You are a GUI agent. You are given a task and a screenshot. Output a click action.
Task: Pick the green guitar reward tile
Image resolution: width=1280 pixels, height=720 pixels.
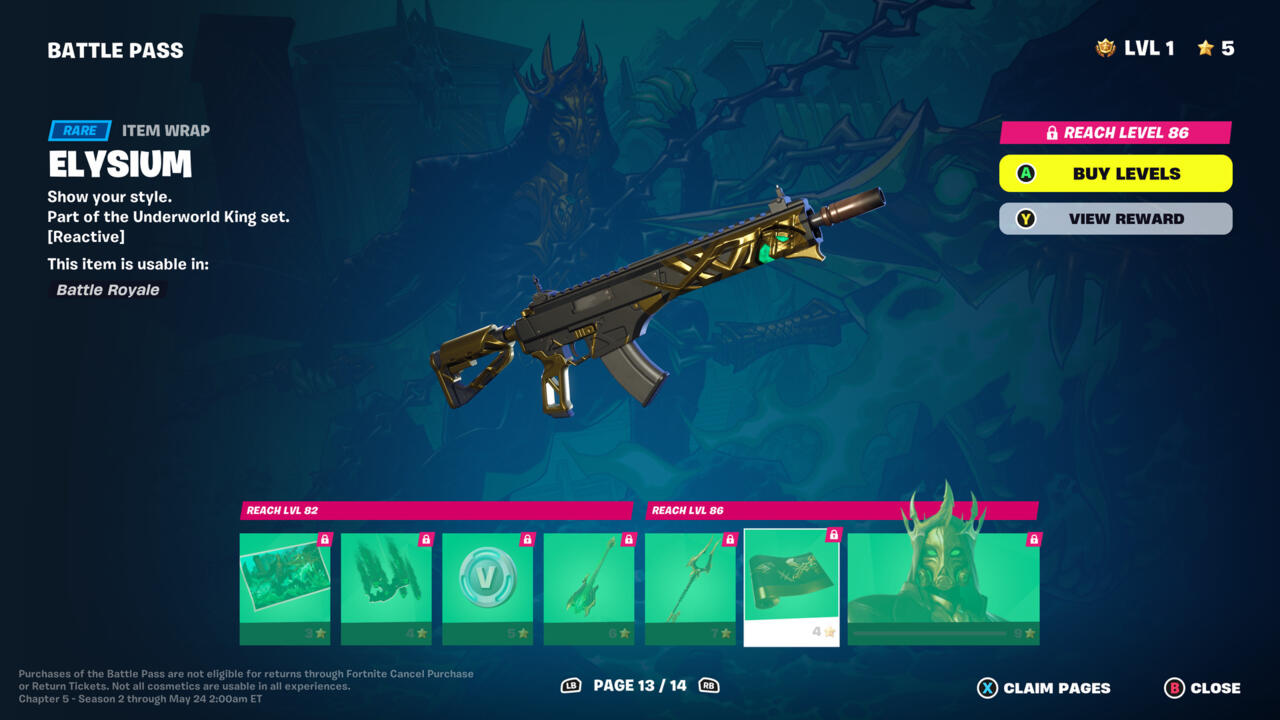click(x=588, y=588)
